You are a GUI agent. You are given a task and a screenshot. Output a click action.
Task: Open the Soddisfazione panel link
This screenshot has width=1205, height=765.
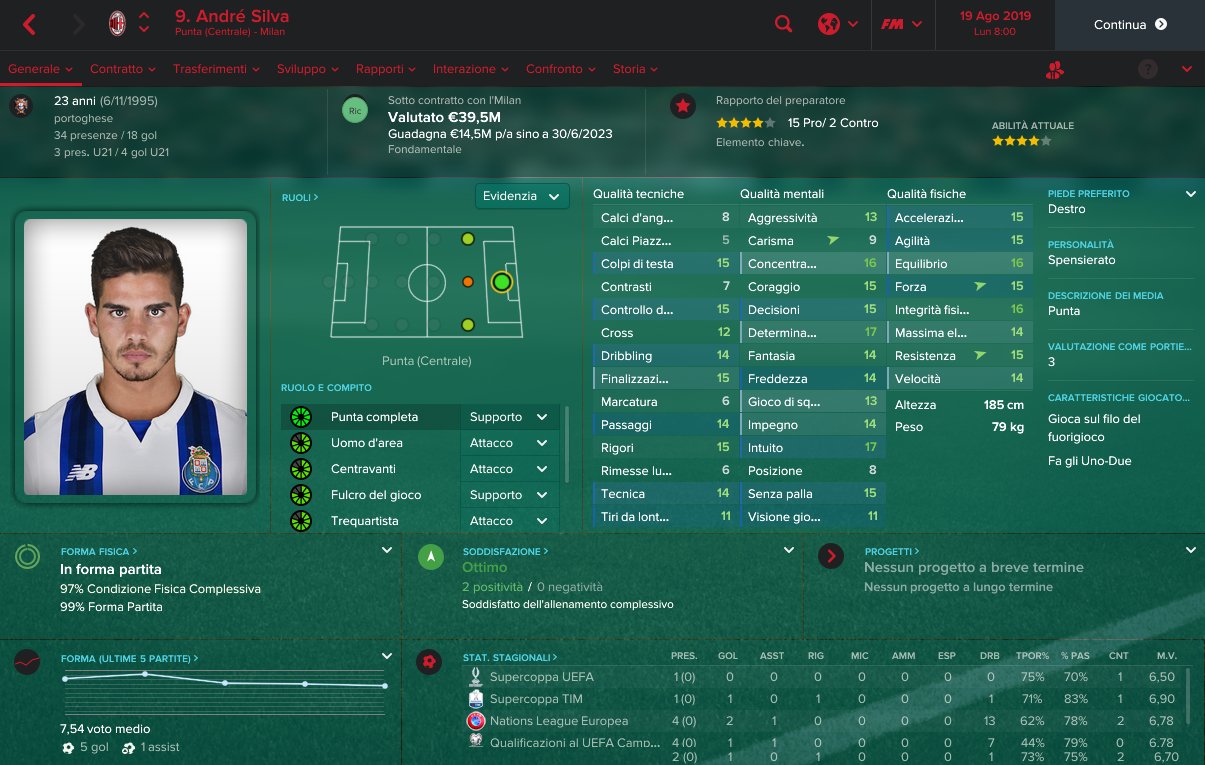pyautogui.click(x=505, y=551)
